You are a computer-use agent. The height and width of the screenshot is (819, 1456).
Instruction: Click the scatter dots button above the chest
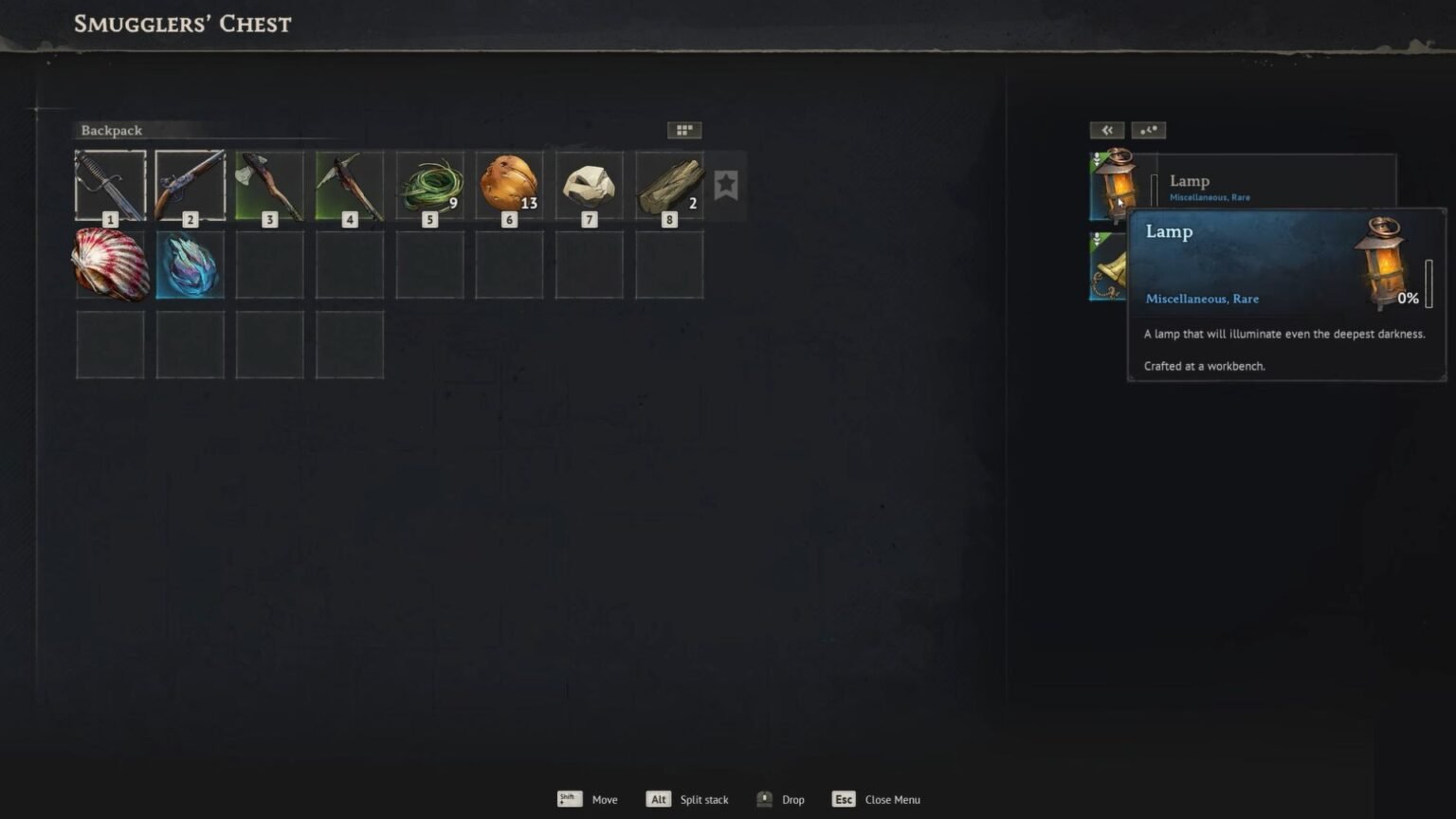tap(1148, 130)
